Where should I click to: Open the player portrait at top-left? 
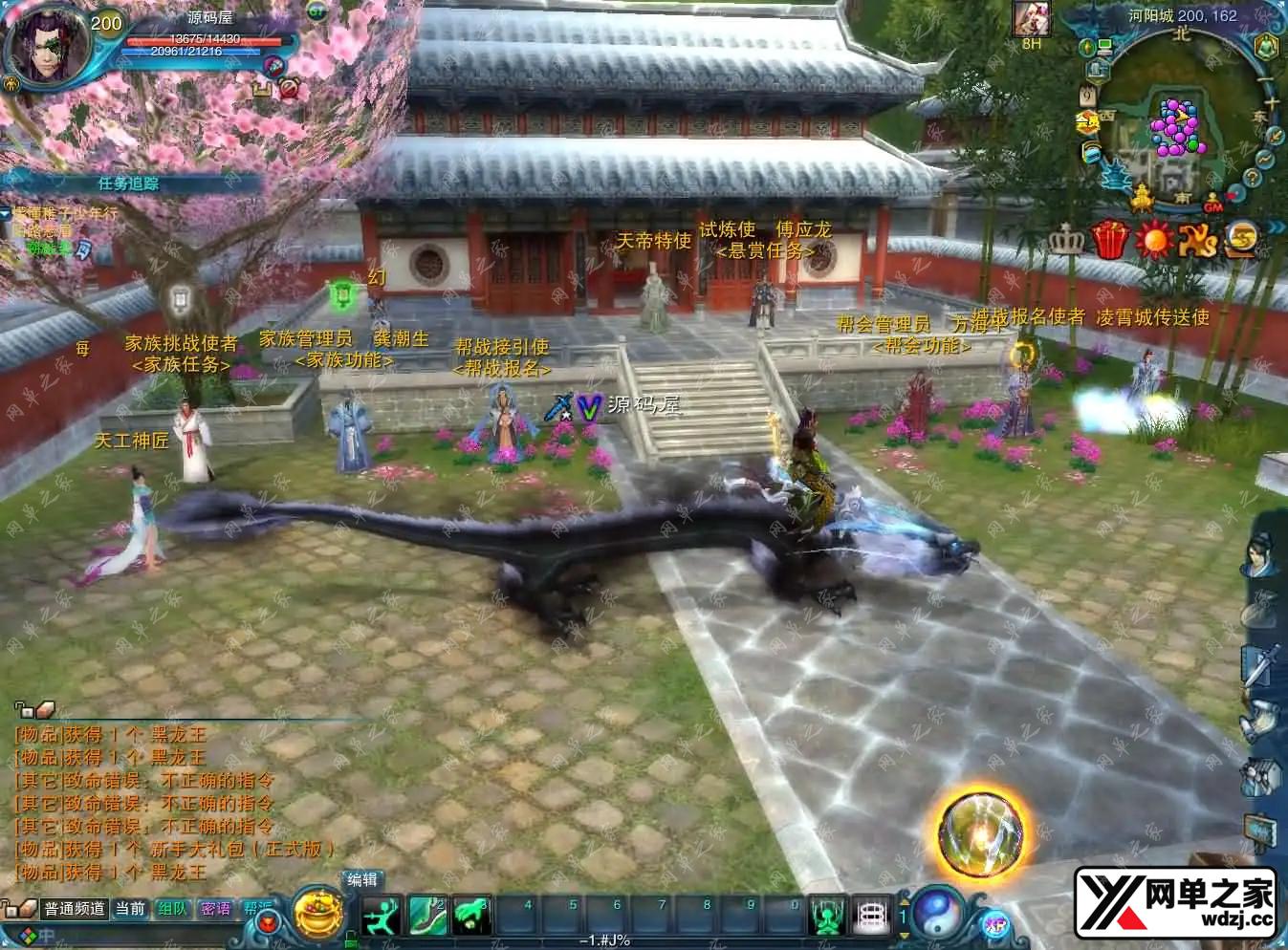[45, 45]
